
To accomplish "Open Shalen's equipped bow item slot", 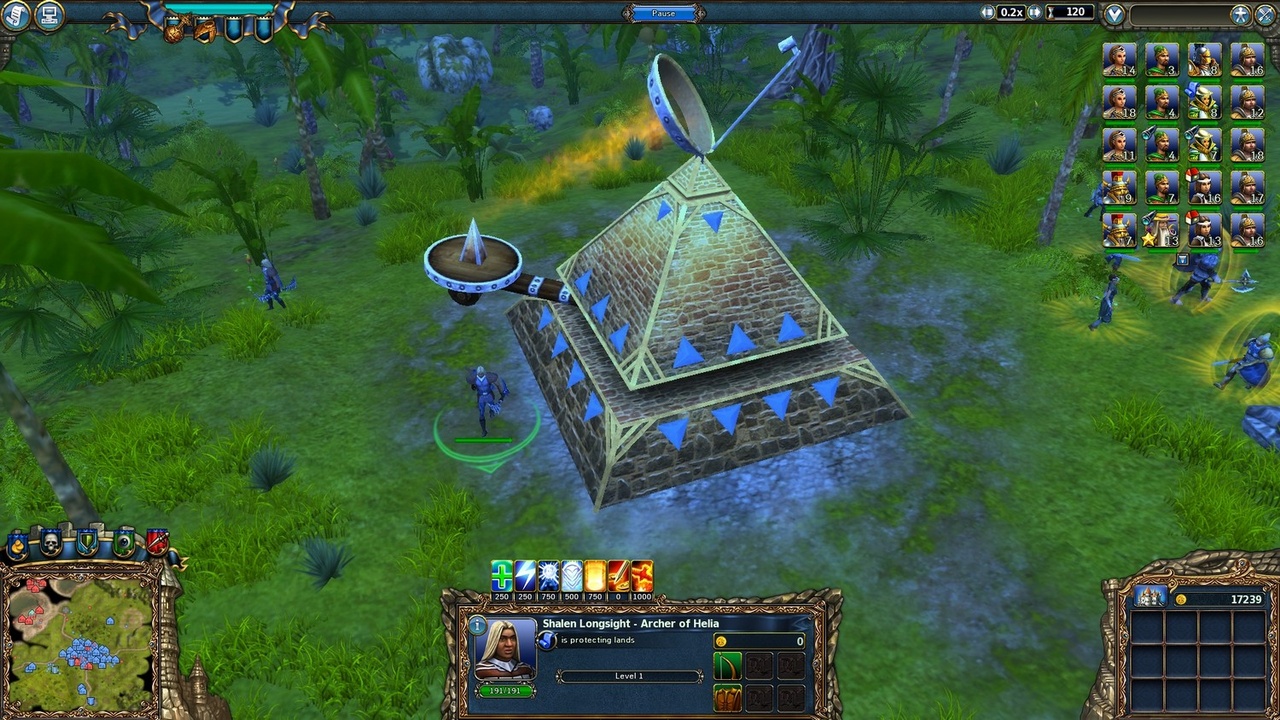I will point(727,667).
